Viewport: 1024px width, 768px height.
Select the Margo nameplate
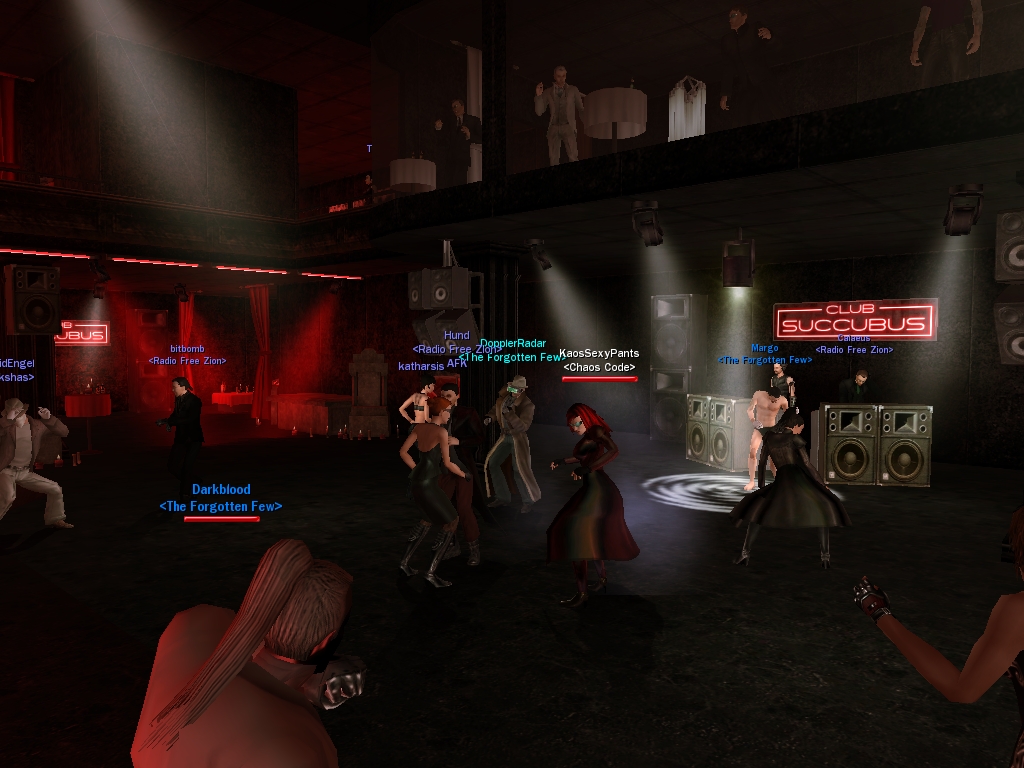tap(764, 348)
